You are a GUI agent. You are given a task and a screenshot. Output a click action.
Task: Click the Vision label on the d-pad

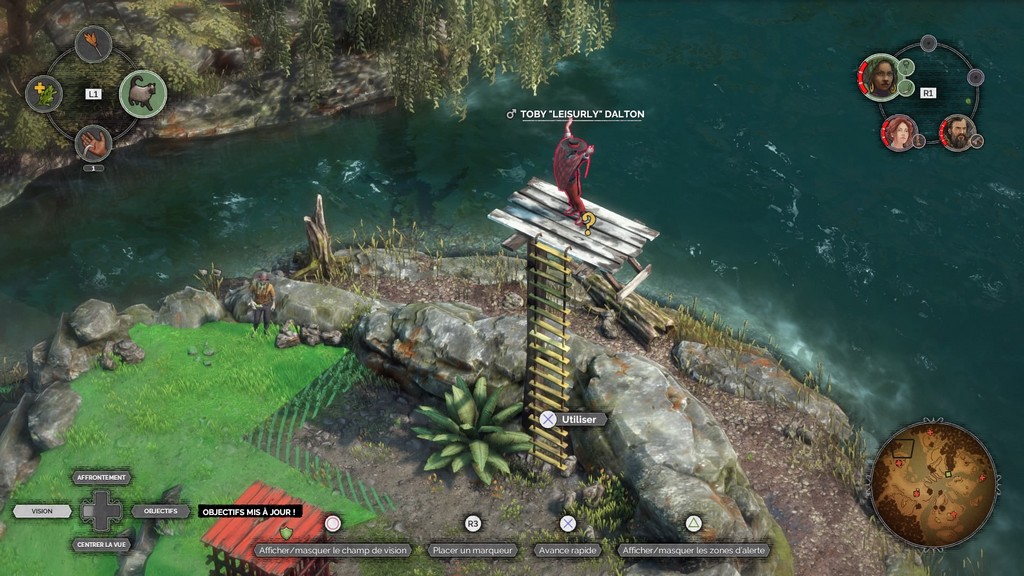(x=42, y=511)
